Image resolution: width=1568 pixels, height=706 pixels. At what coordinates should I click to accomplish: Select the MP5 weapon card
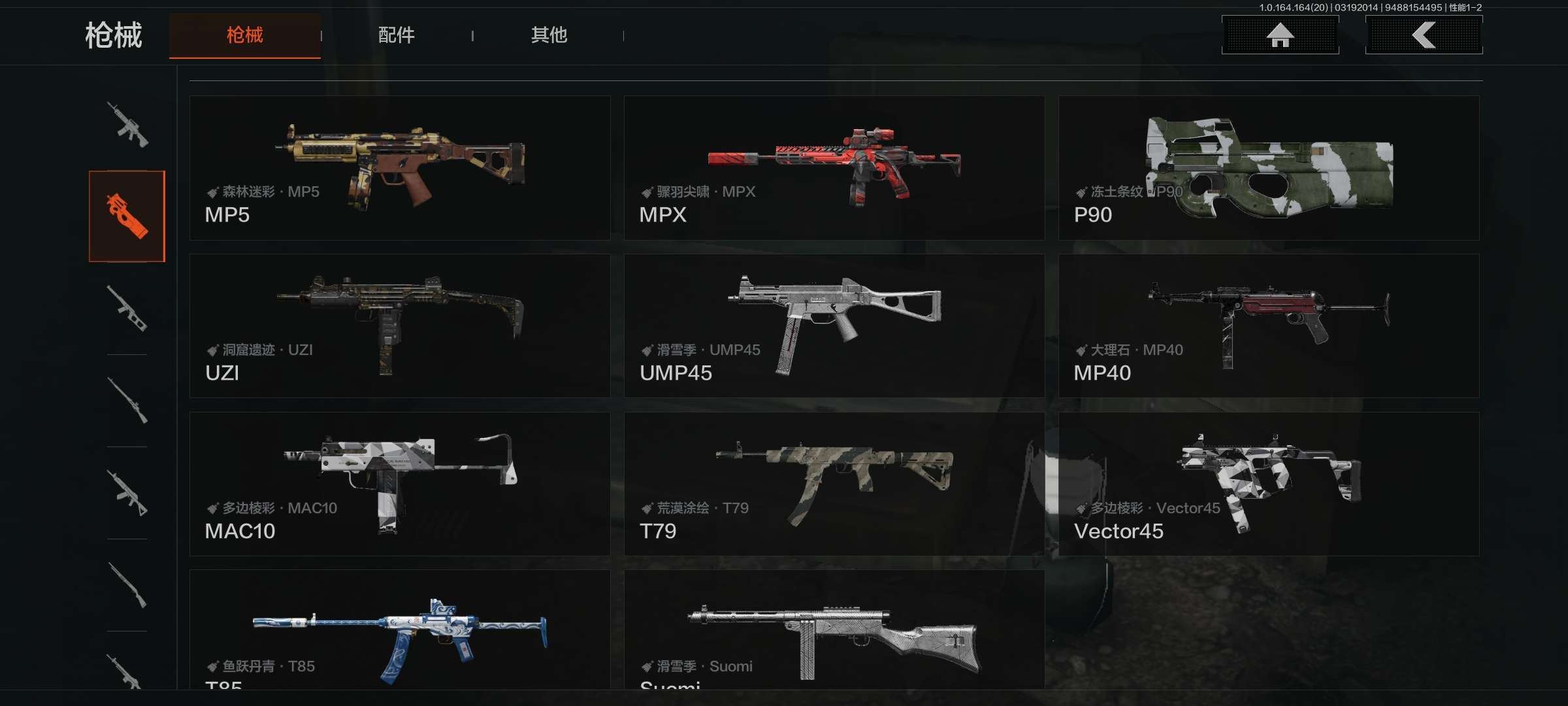tap(400, 168)
